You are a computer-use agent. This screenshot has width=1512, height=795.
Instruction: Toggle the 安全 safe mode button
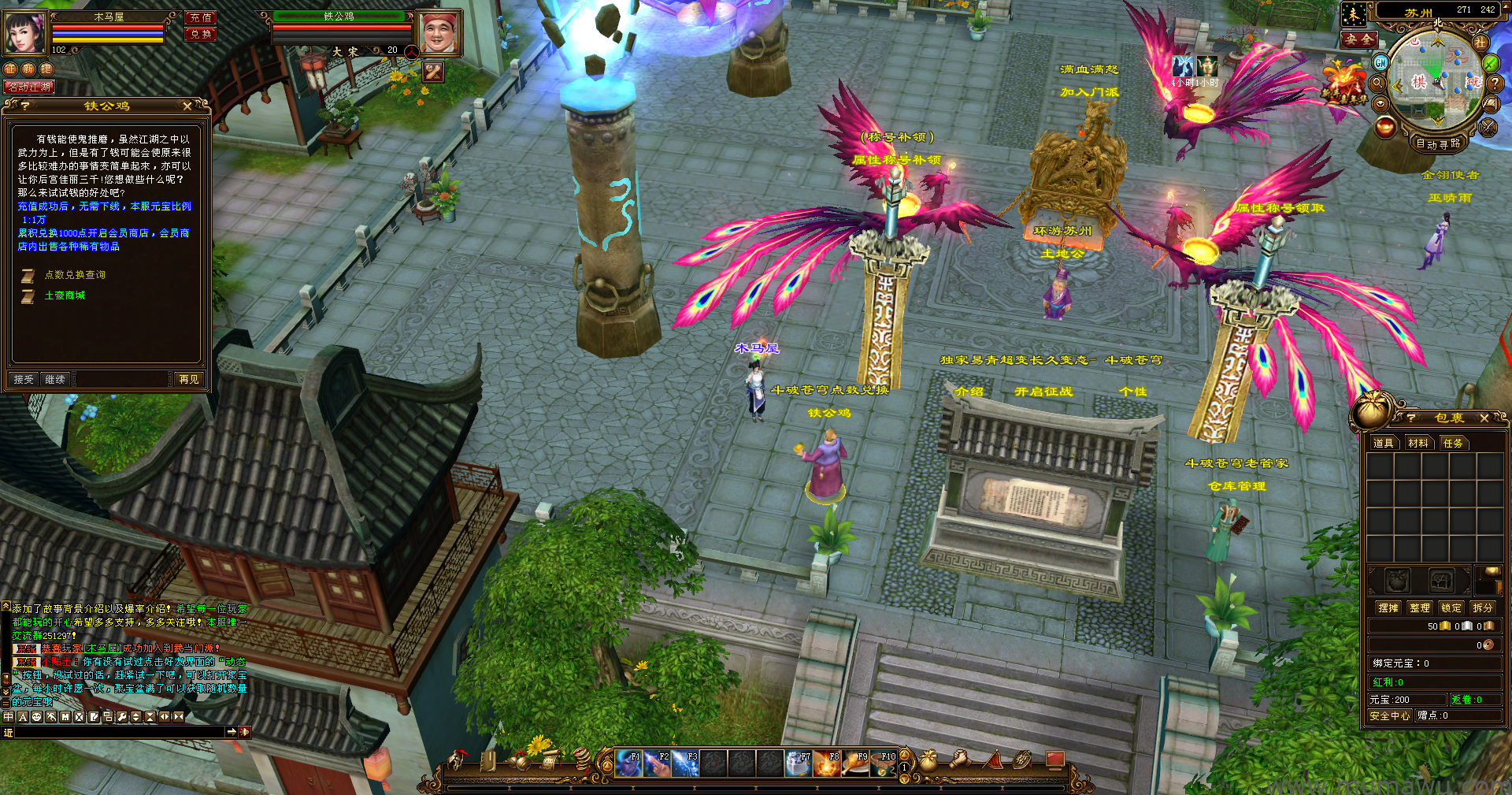pos(1359,39)
